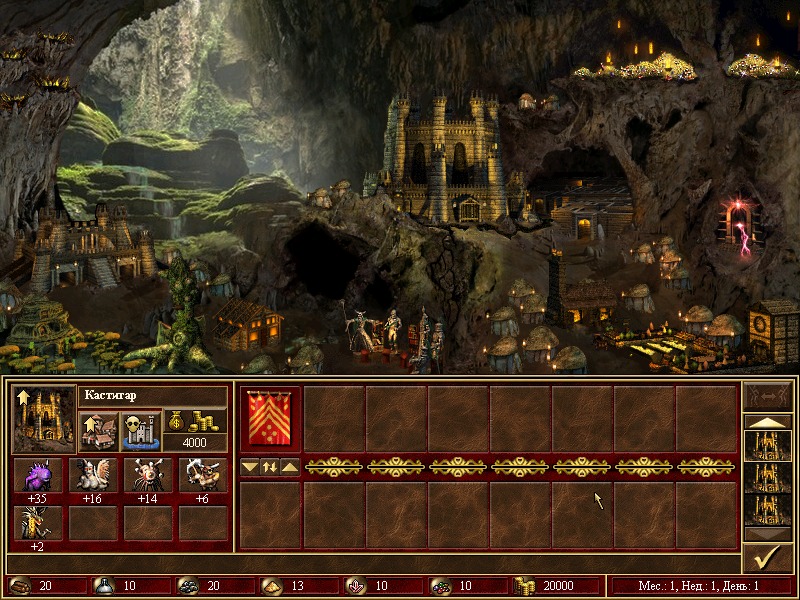This screenshot has height=600, width=800.
Task: Click the garrison down-arrow button
Action: 250,466
